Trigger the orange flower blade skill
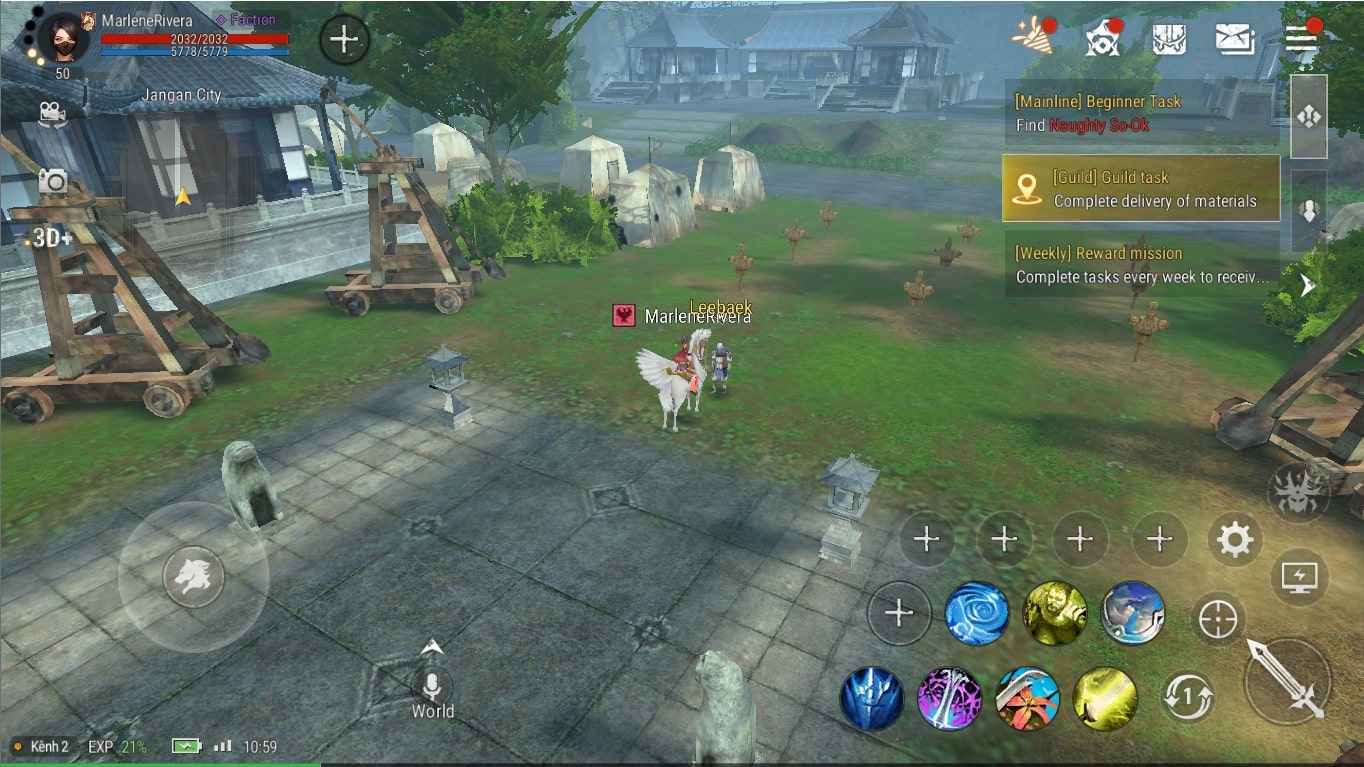 click(x=1027, y=698)
